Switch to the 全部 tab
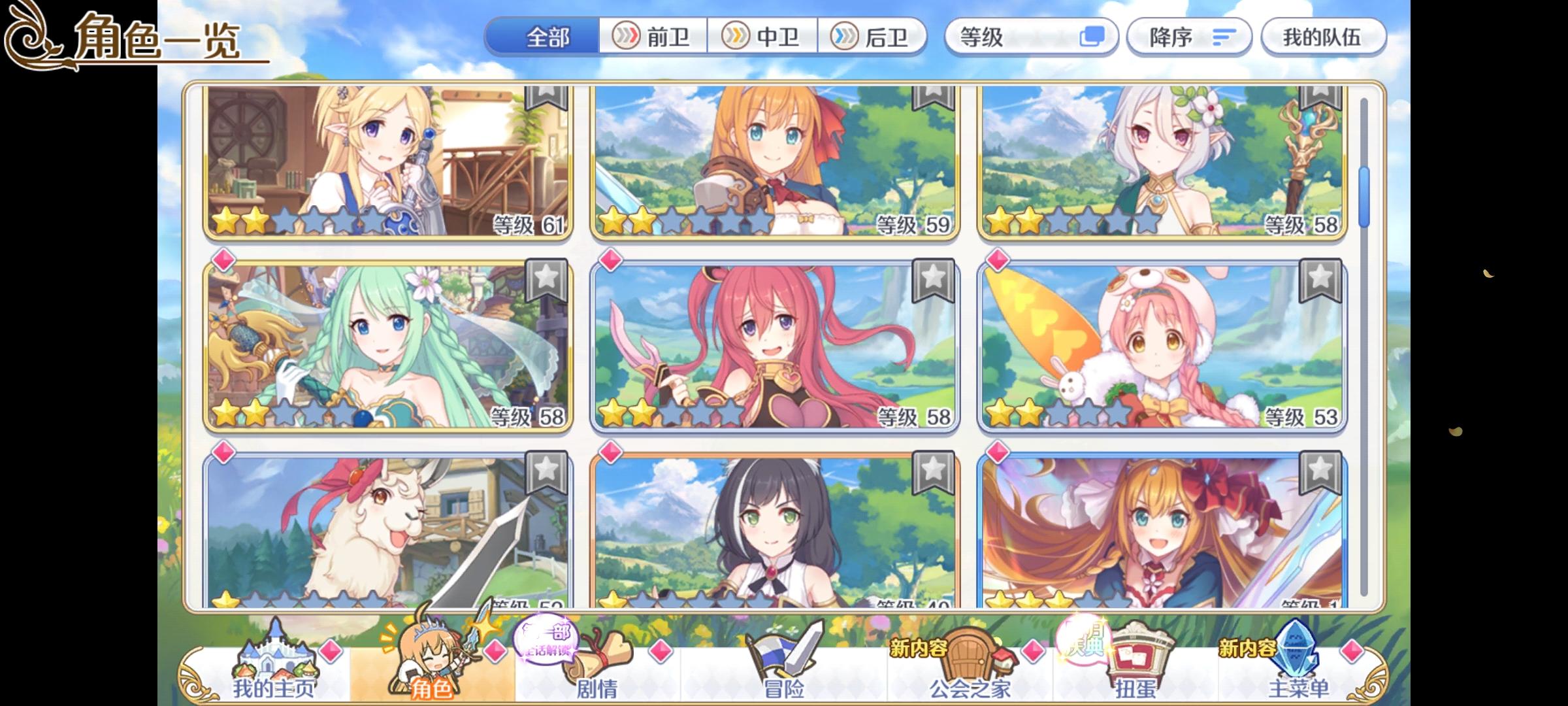This screenshot has width=1568, height=706. (547, 37)
